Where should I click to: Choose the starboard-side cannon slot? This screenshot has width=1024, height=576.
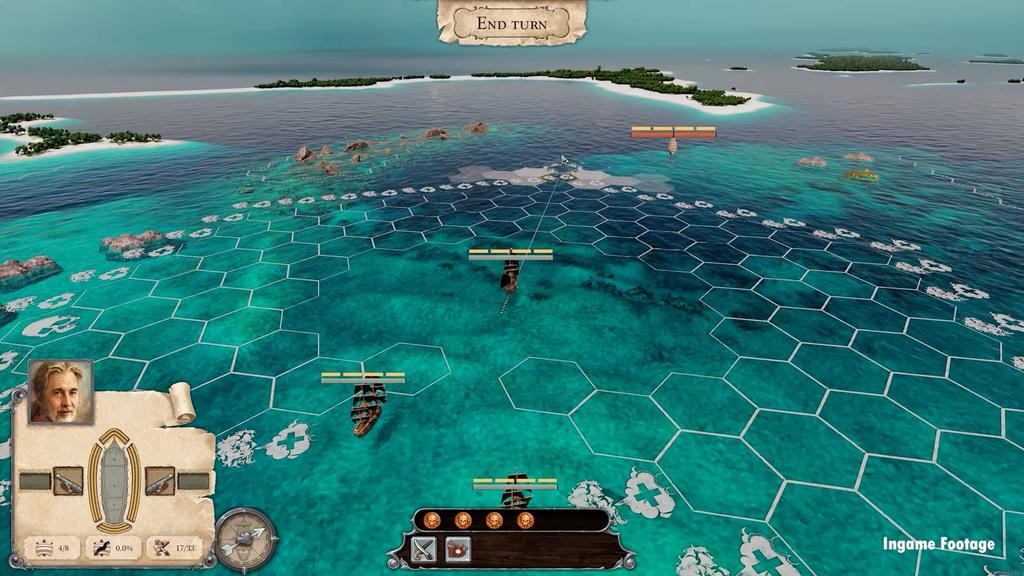click(x=159, y=481)
